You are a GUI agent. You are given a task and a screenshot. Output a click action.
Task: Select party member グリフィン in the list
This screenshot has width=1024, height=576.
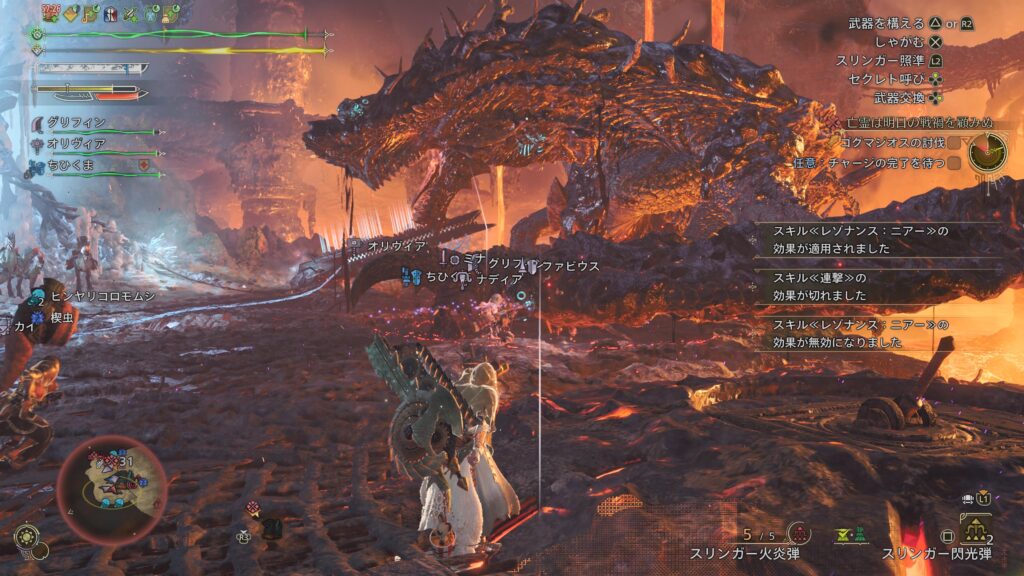[75, 123]
